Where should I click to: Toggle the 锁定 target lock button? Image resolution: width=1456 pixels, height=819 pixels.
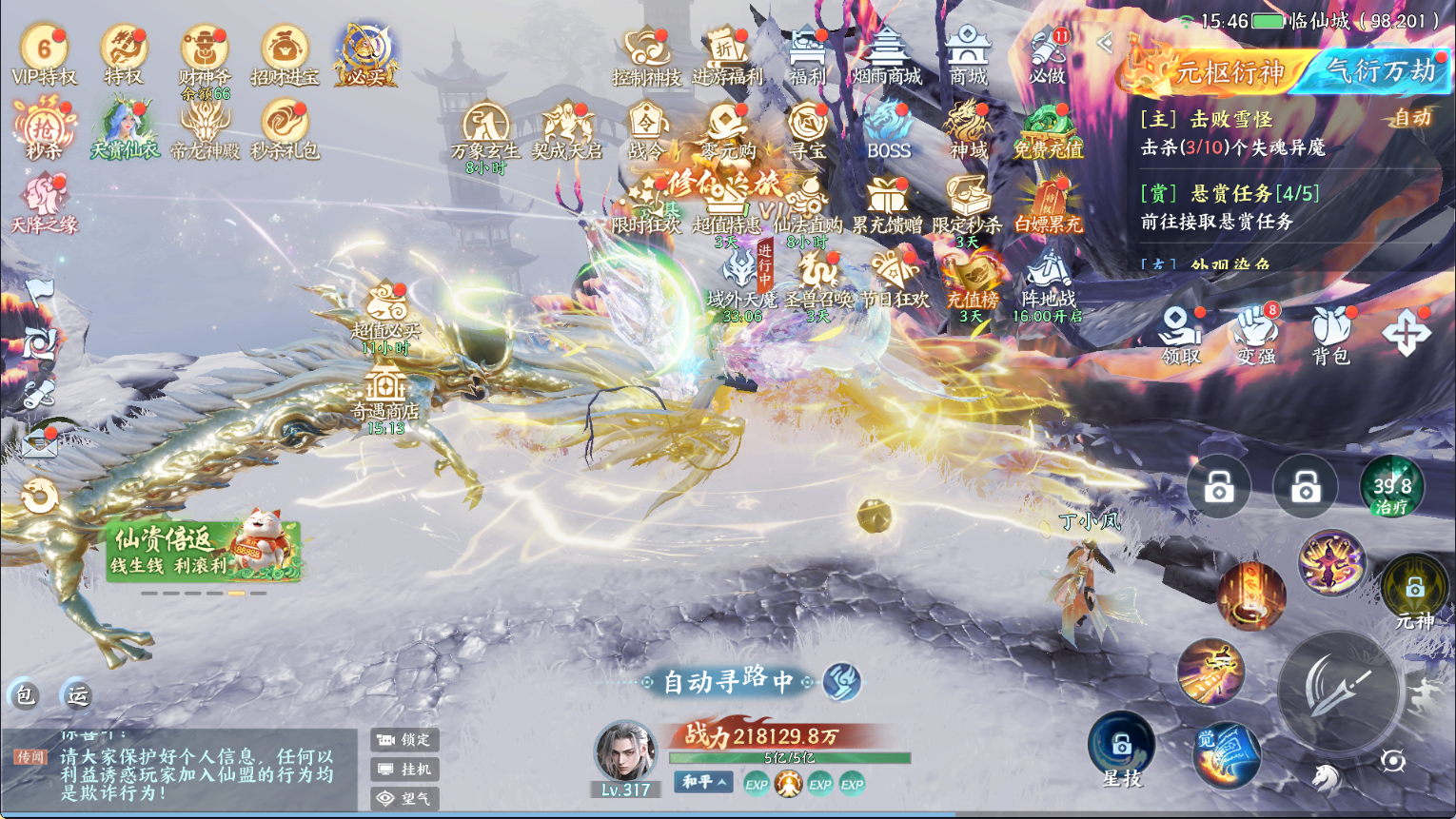(x=405, y=739)
